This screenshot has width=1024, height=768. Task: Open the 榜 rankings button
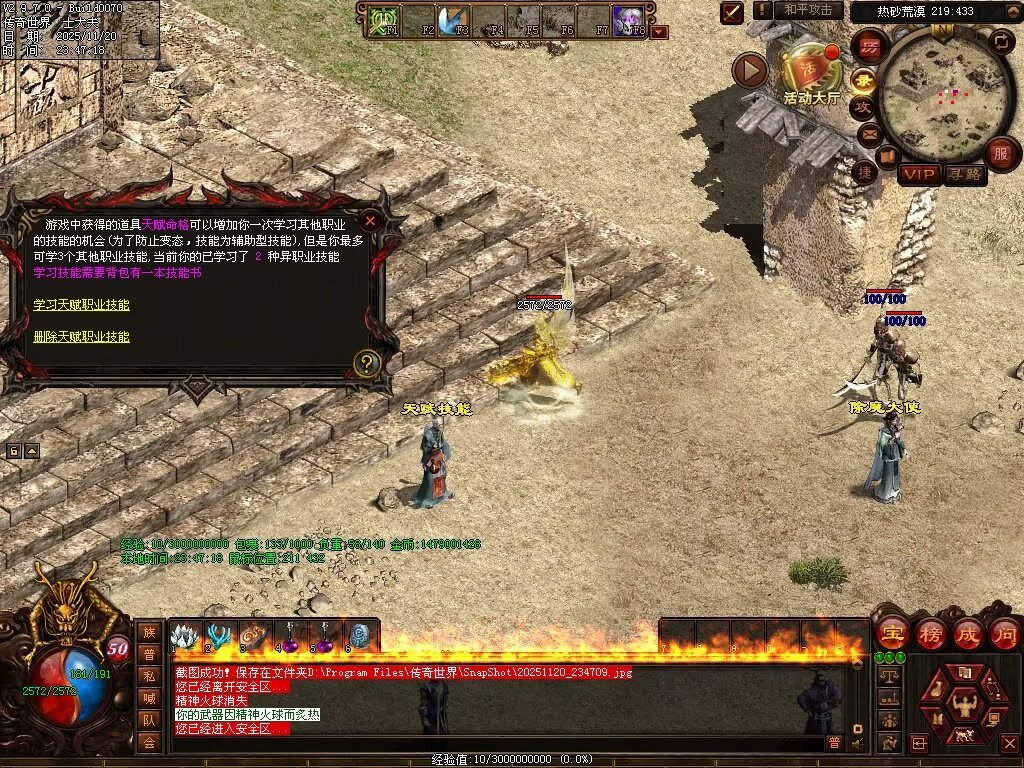(930, 634)
